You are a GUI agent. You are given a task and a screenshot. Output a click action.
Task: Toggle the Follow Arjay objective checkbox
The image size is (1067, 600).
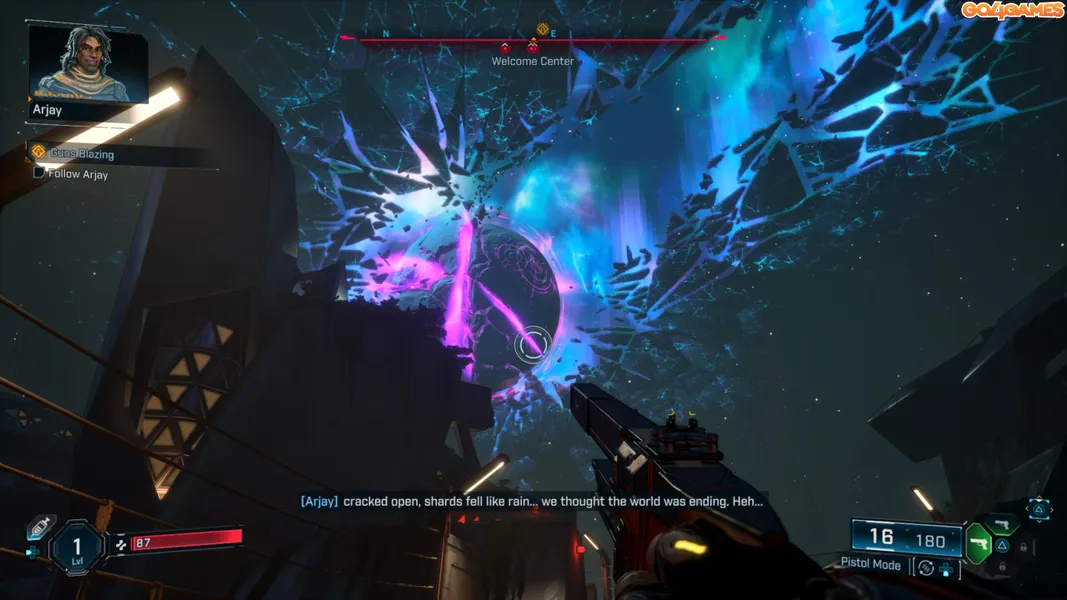pos(39,173)
